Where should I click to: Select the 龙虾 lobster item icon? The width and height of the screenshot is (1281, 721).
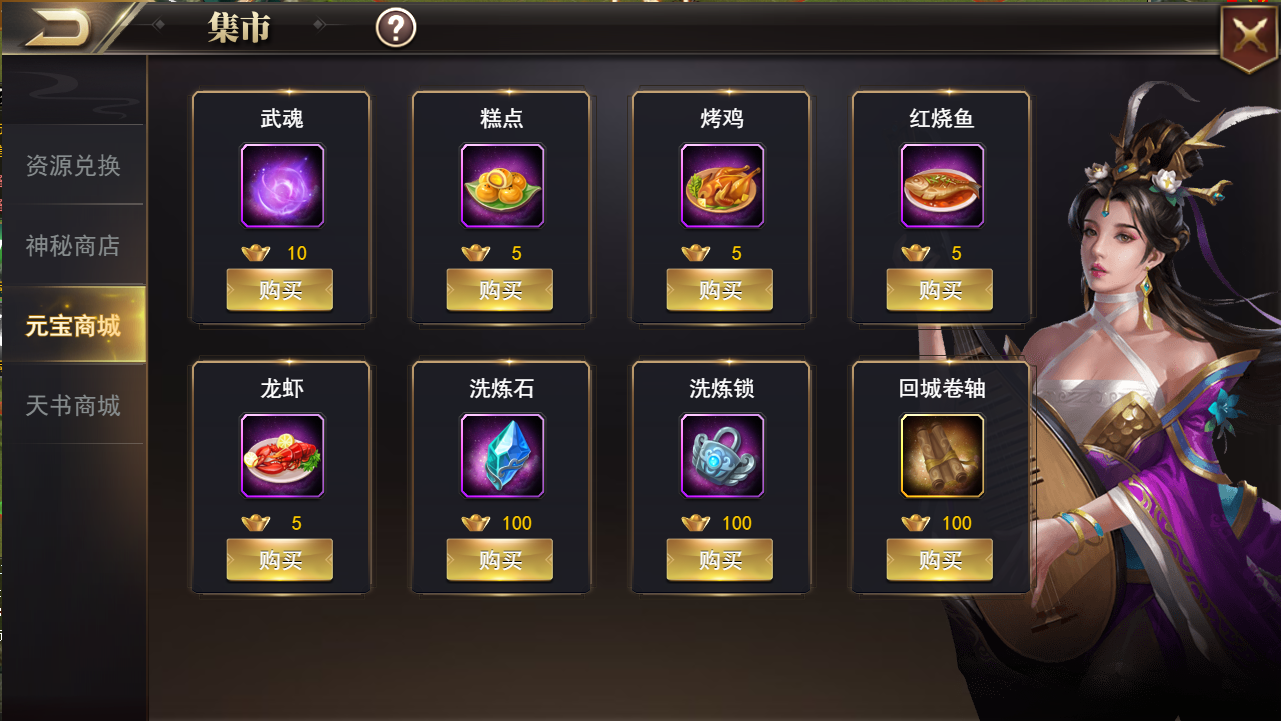(x=281, y=458)
